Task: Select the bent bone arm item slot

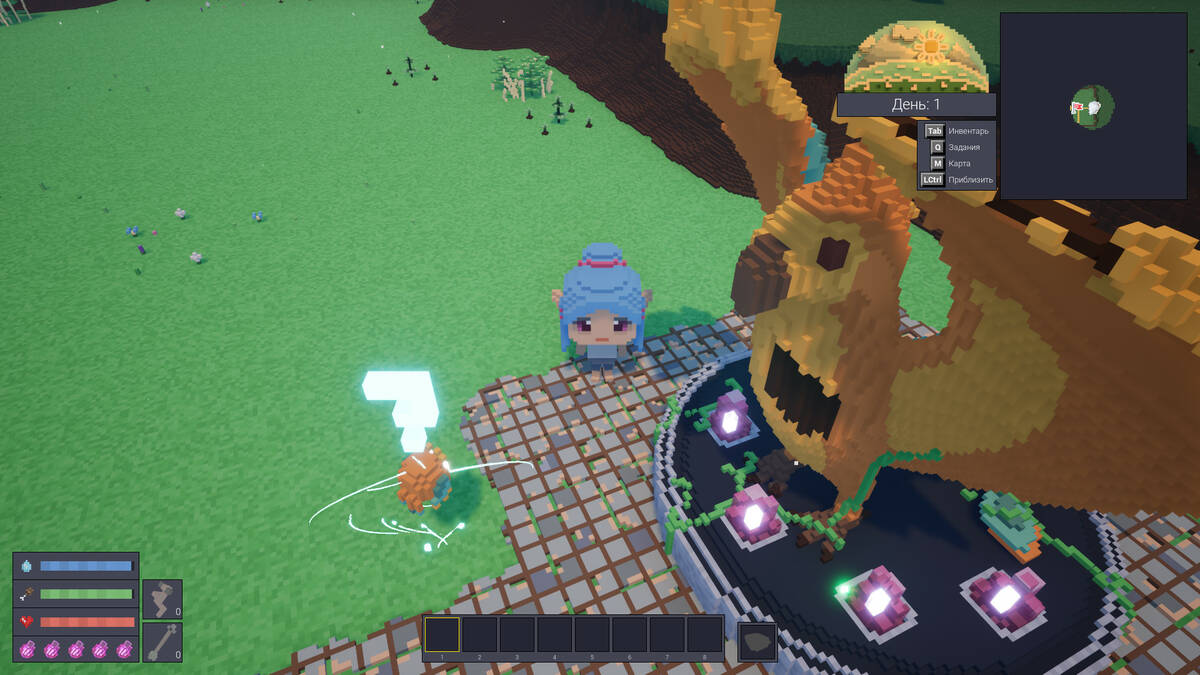Action: [162, 599]
